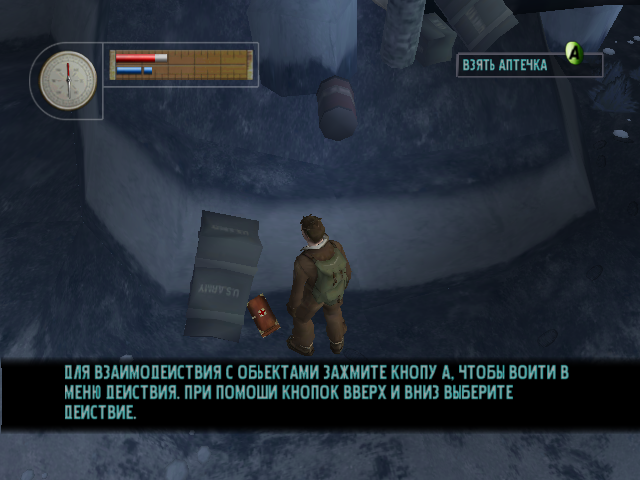Viewport: 640px width, 480px height.
Task: Click the compass dial
Action: point(68,79)
